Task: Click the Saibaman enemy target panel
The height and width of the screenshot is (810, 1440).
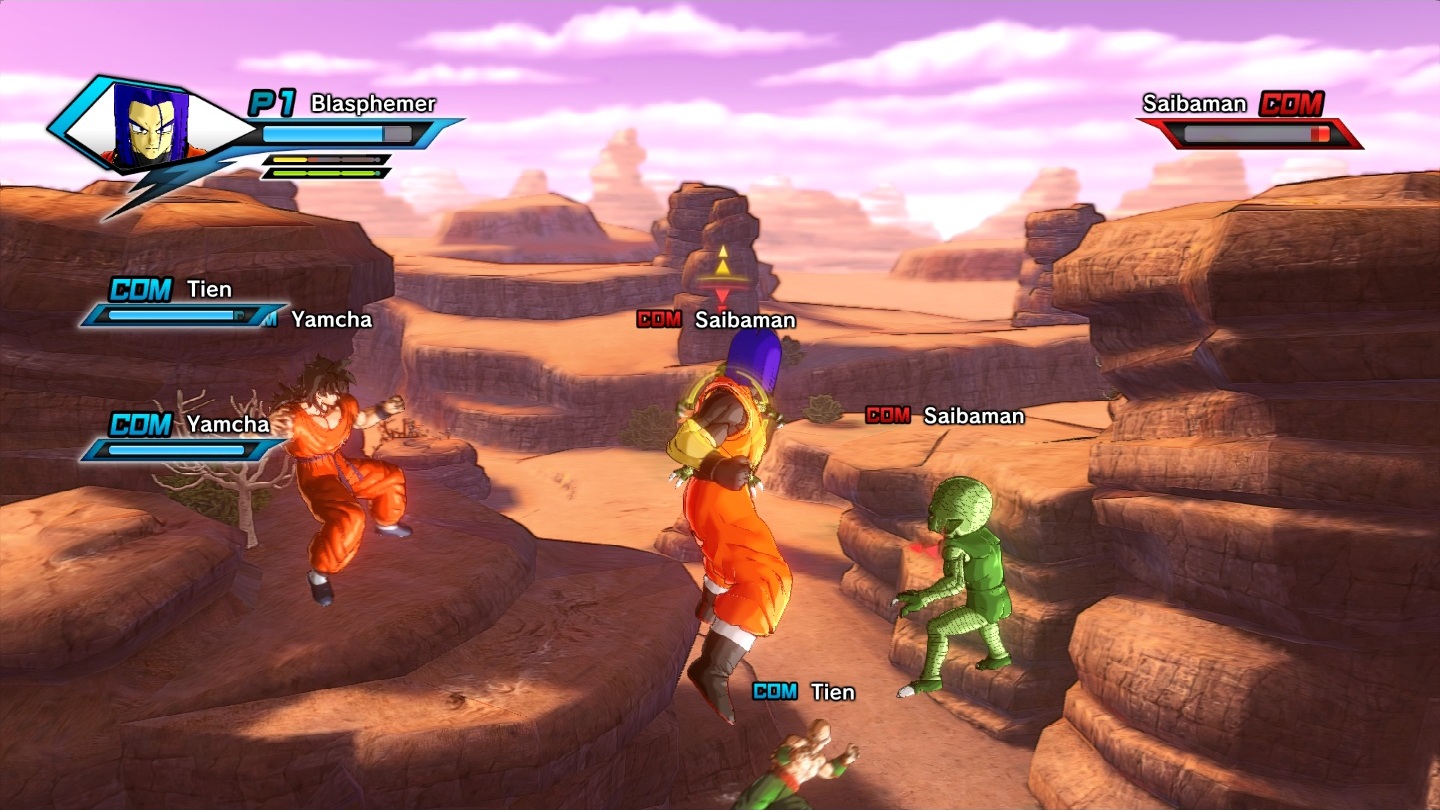Action: click(1250, 120)
